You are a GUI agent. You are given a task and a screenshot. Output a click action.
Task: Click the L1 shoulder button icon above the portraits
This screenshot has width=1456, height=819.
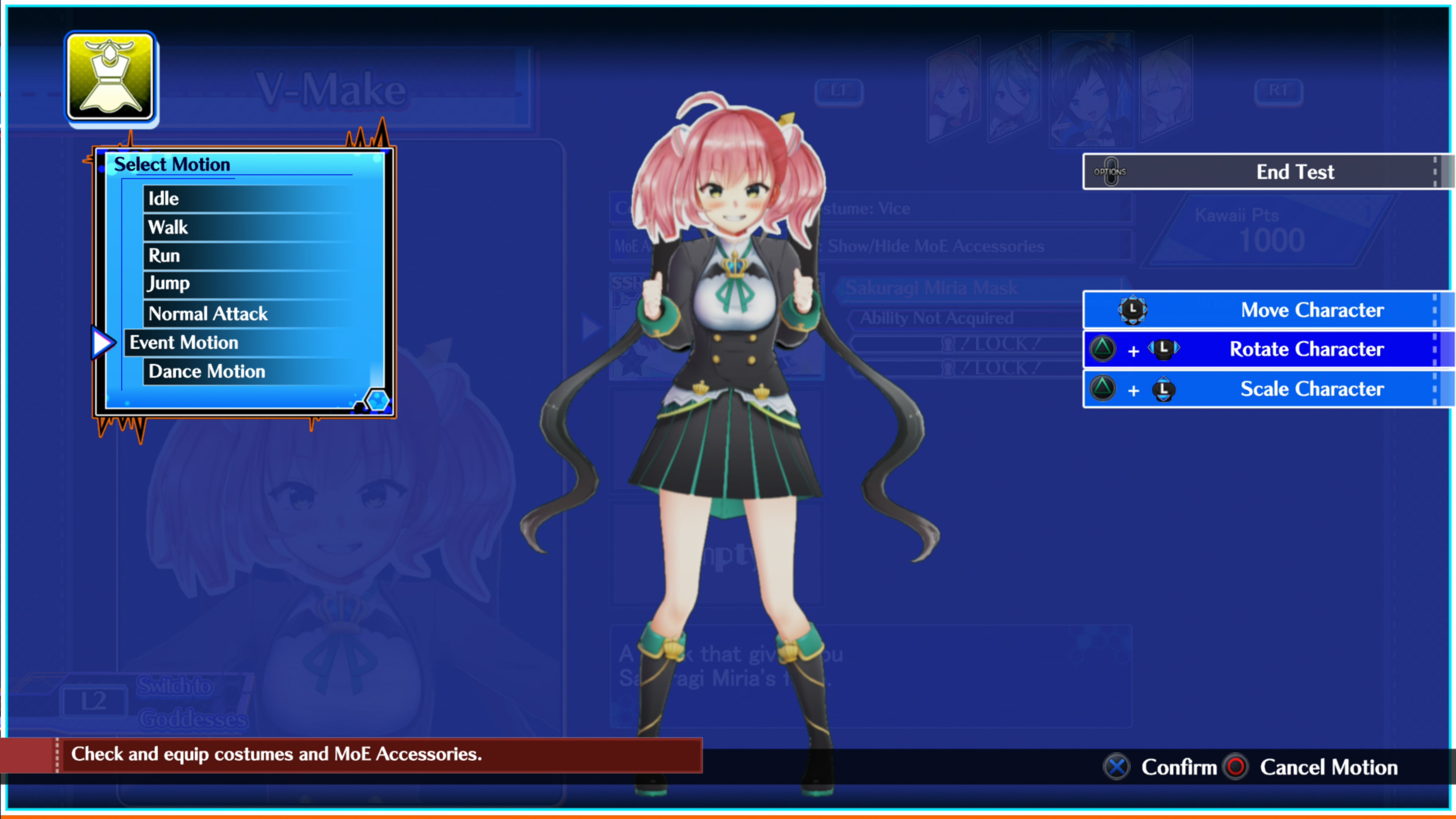[839, 91]
